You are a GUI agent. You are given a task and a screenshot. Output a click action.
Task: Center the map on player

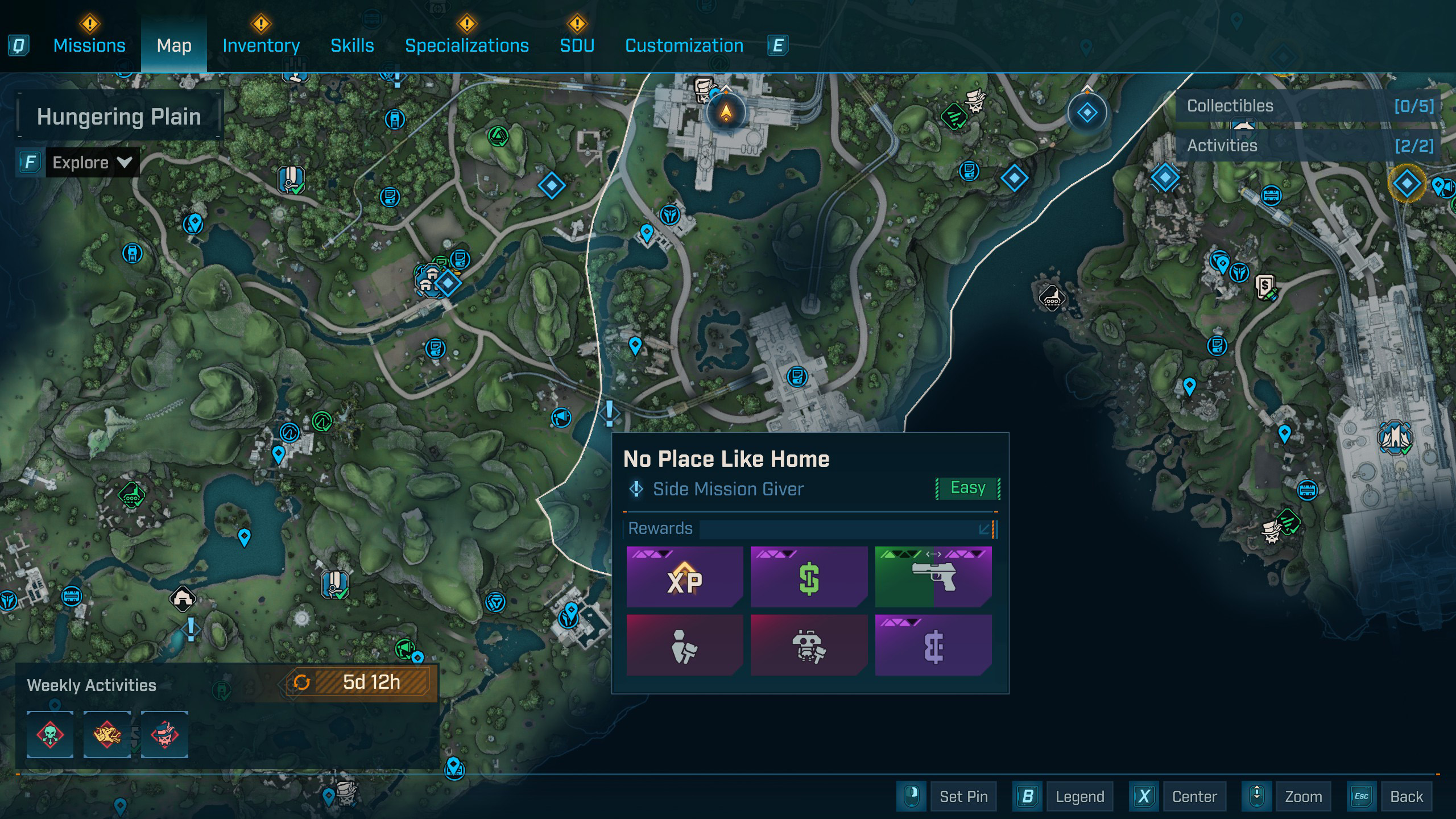click(1194, 797)
